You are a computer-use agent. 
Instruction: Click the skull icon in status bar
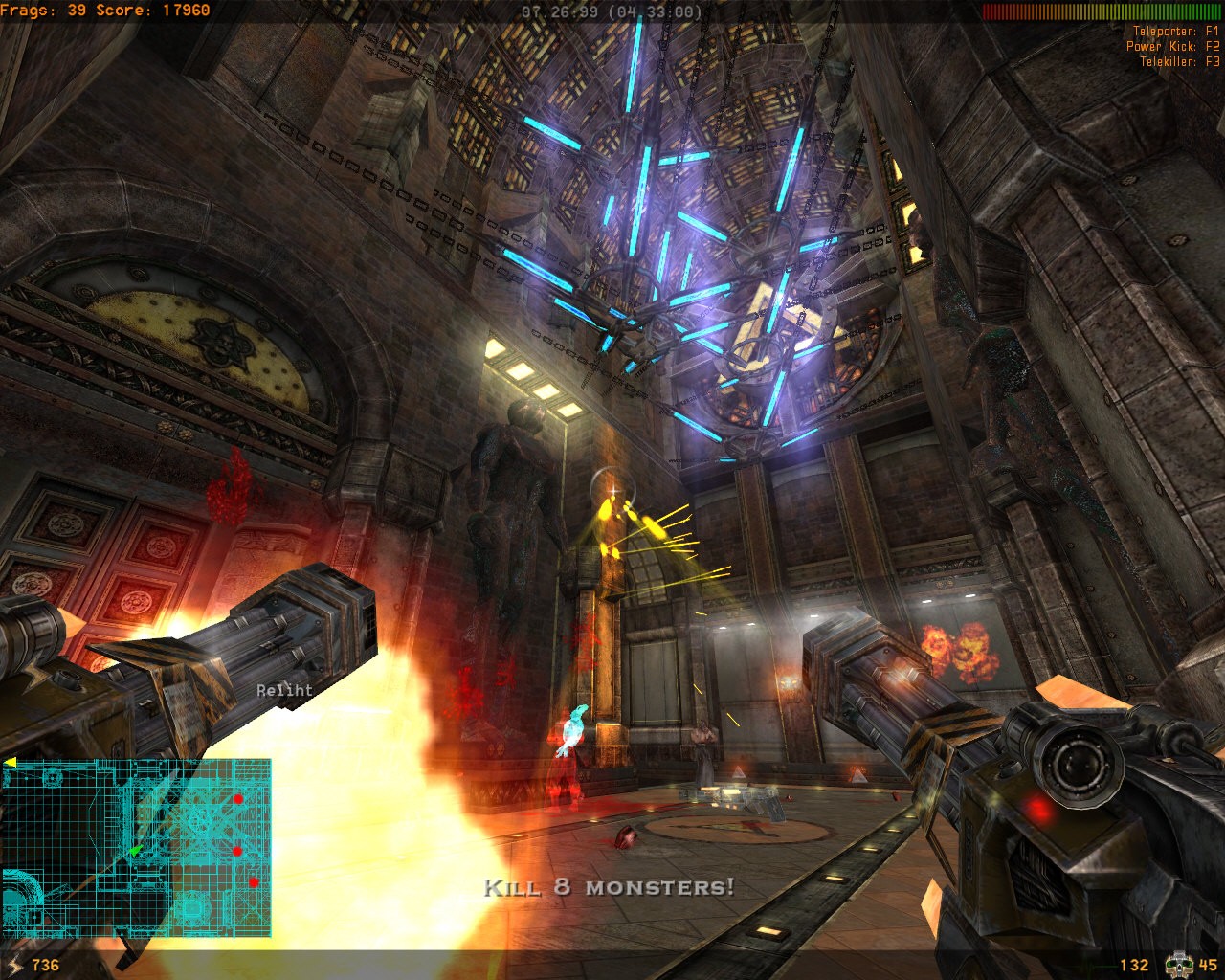click(x=1177, y=965)
